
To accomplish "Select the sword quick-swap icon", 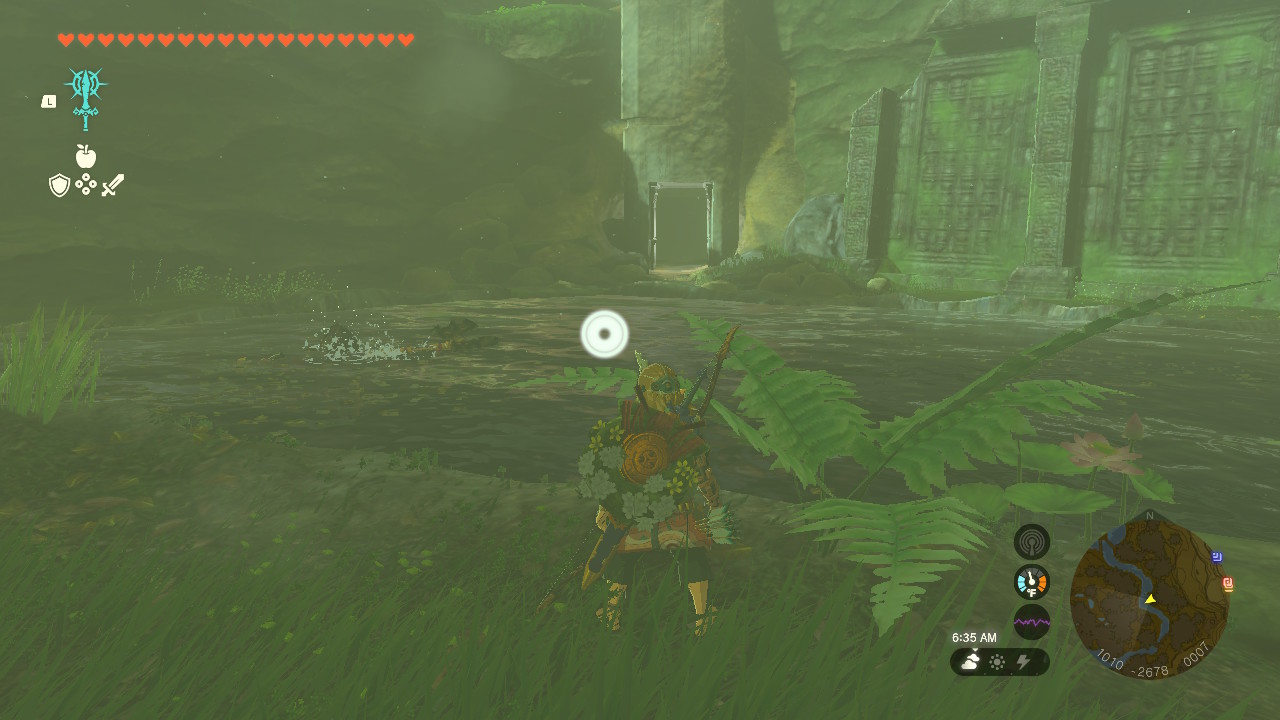I will click(x=113, y=186).
